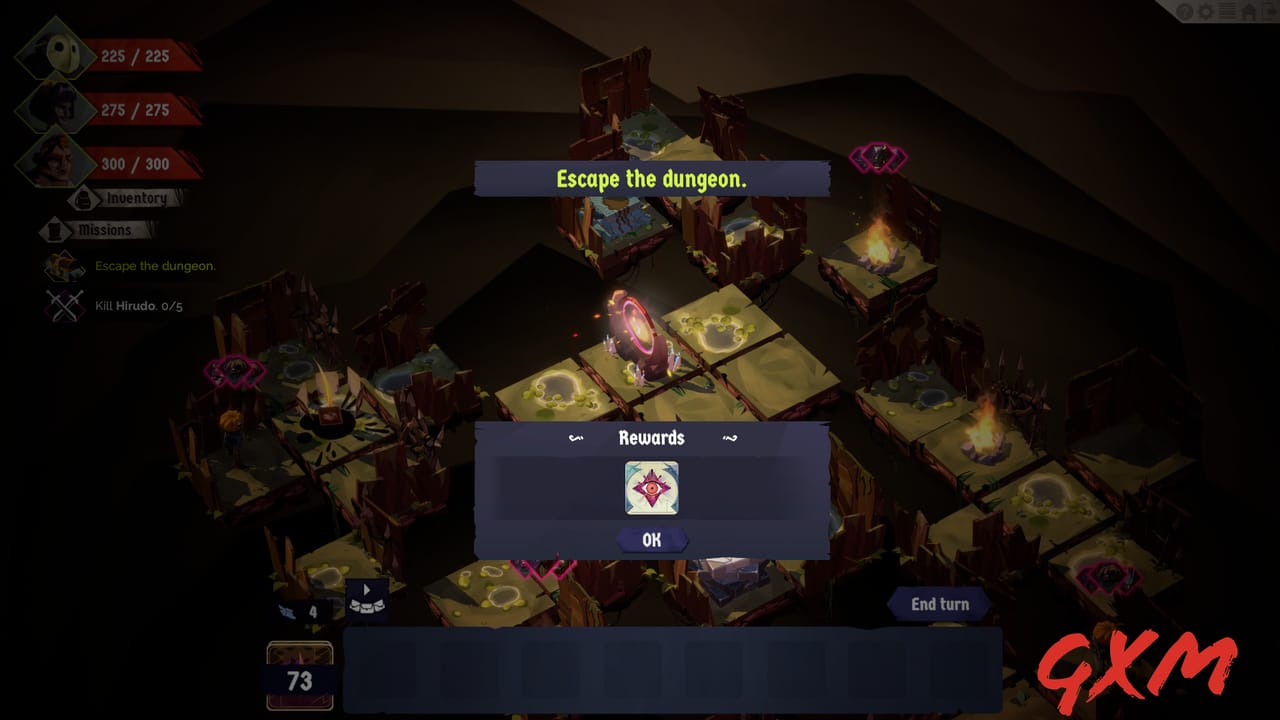Click the pink enemy marker near the campfire
The image size is (1280, 720).
coord(878,156)
